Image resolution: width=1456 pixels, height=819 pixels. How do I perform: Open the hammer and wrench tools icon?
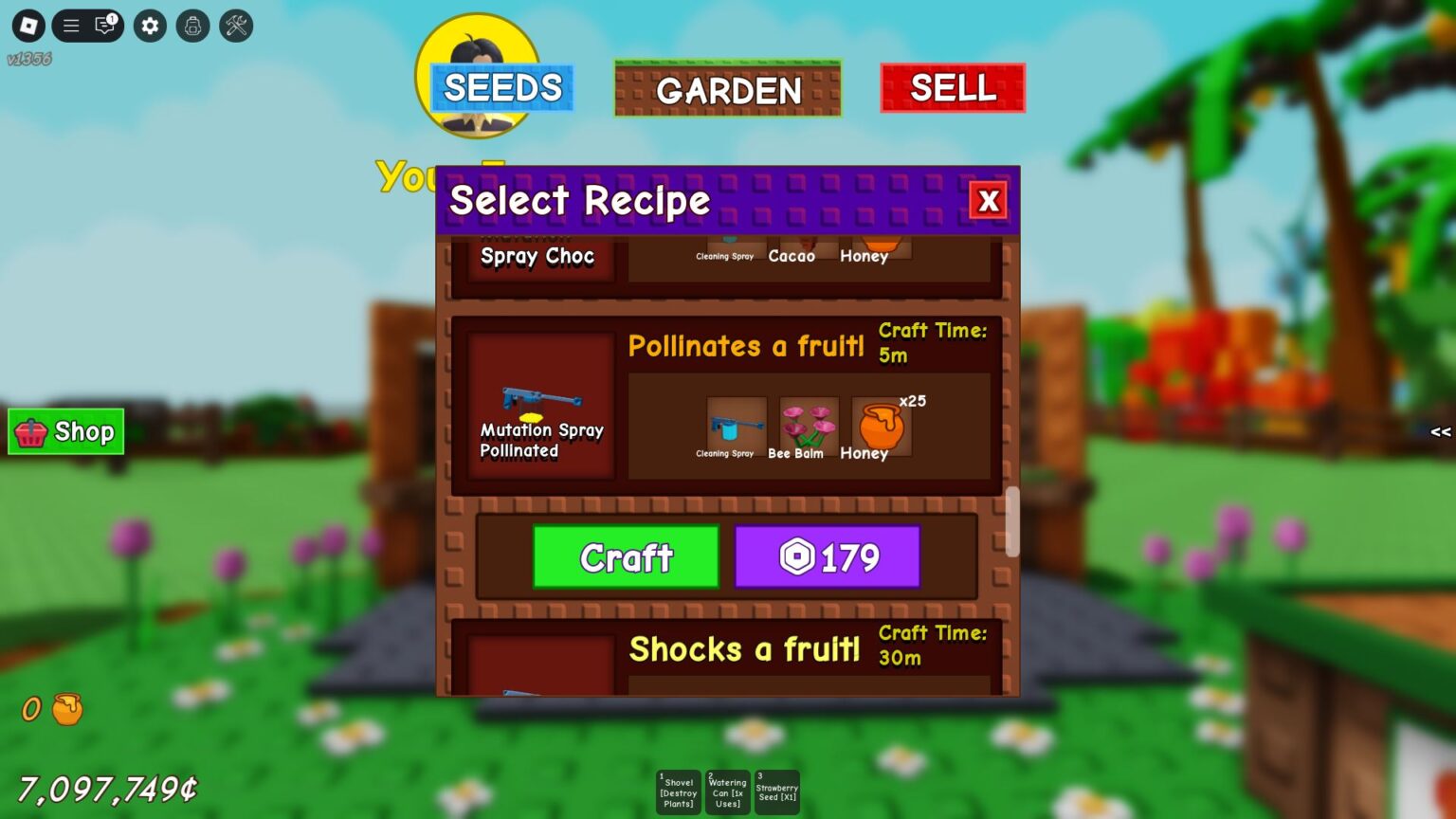236,27
